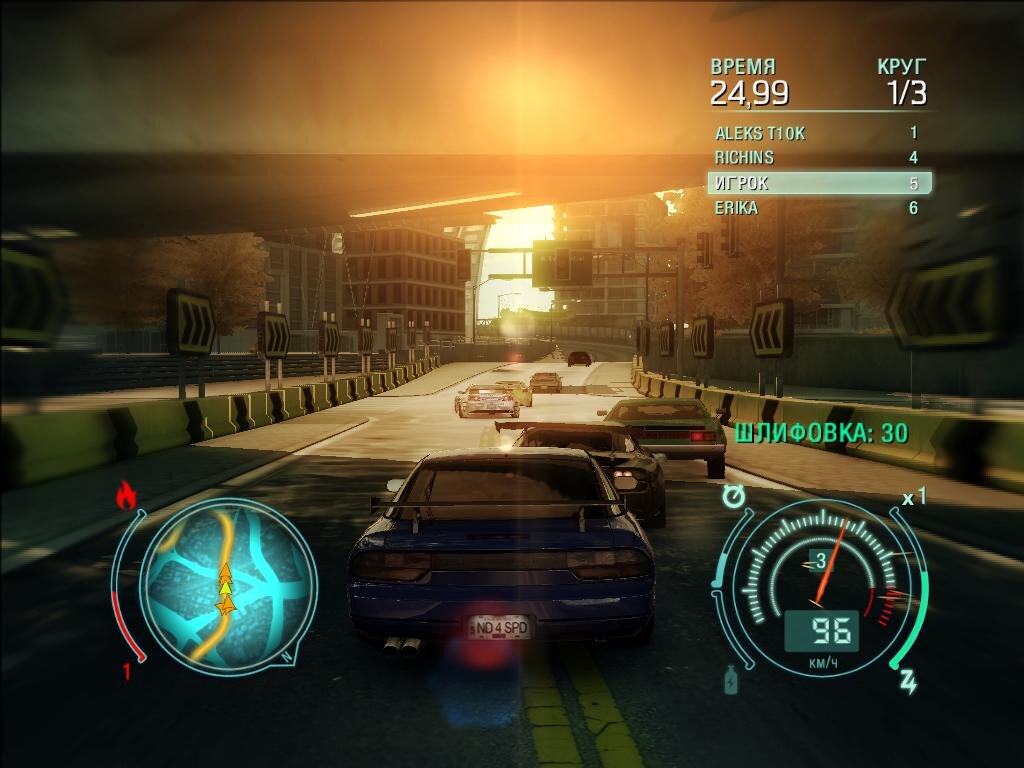The height and width of the screenshot is (768, 1024).
Task: Select the nitrous bottle icon
Action: pyautogui.click(x=731, y=681)
